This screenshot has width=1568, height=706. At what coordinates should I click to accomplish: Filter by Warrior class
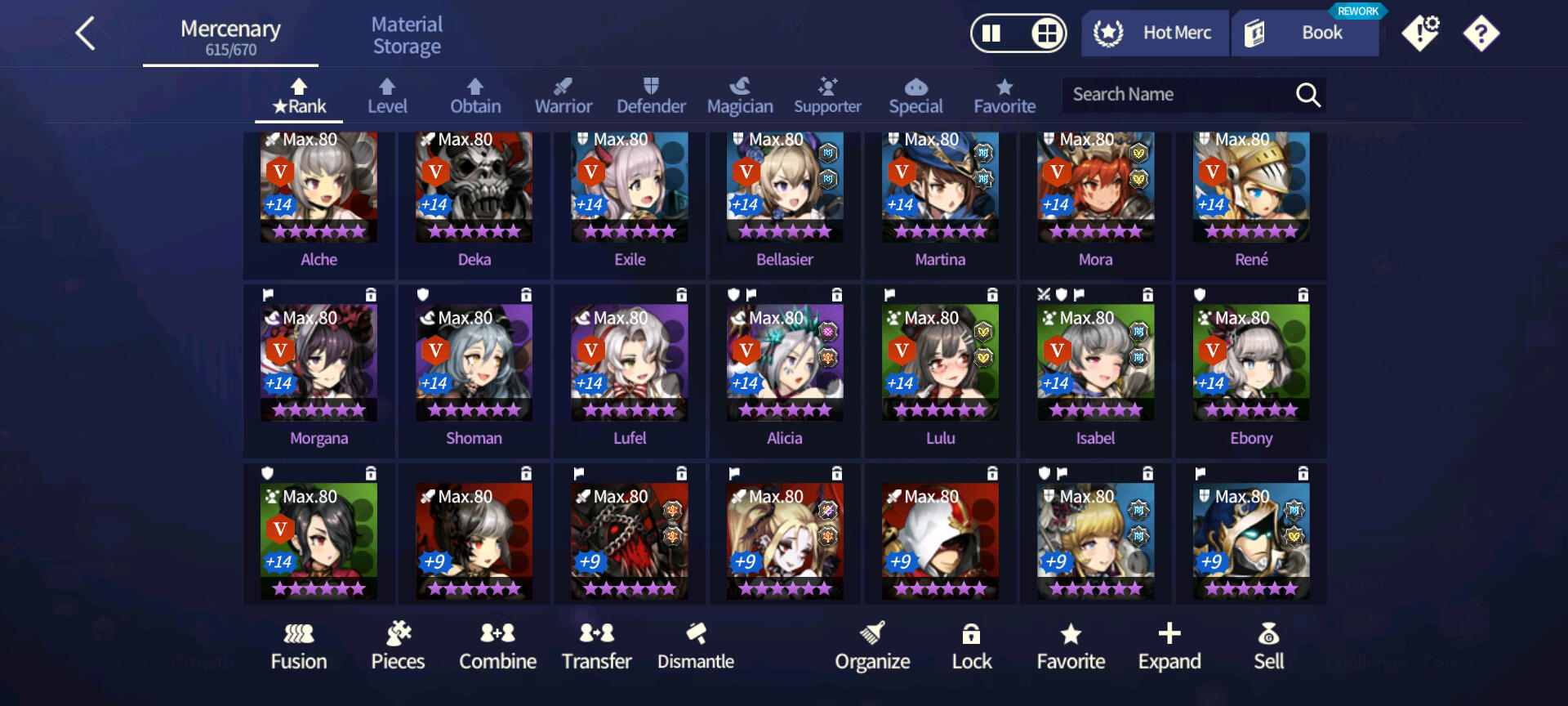(563, 96)
